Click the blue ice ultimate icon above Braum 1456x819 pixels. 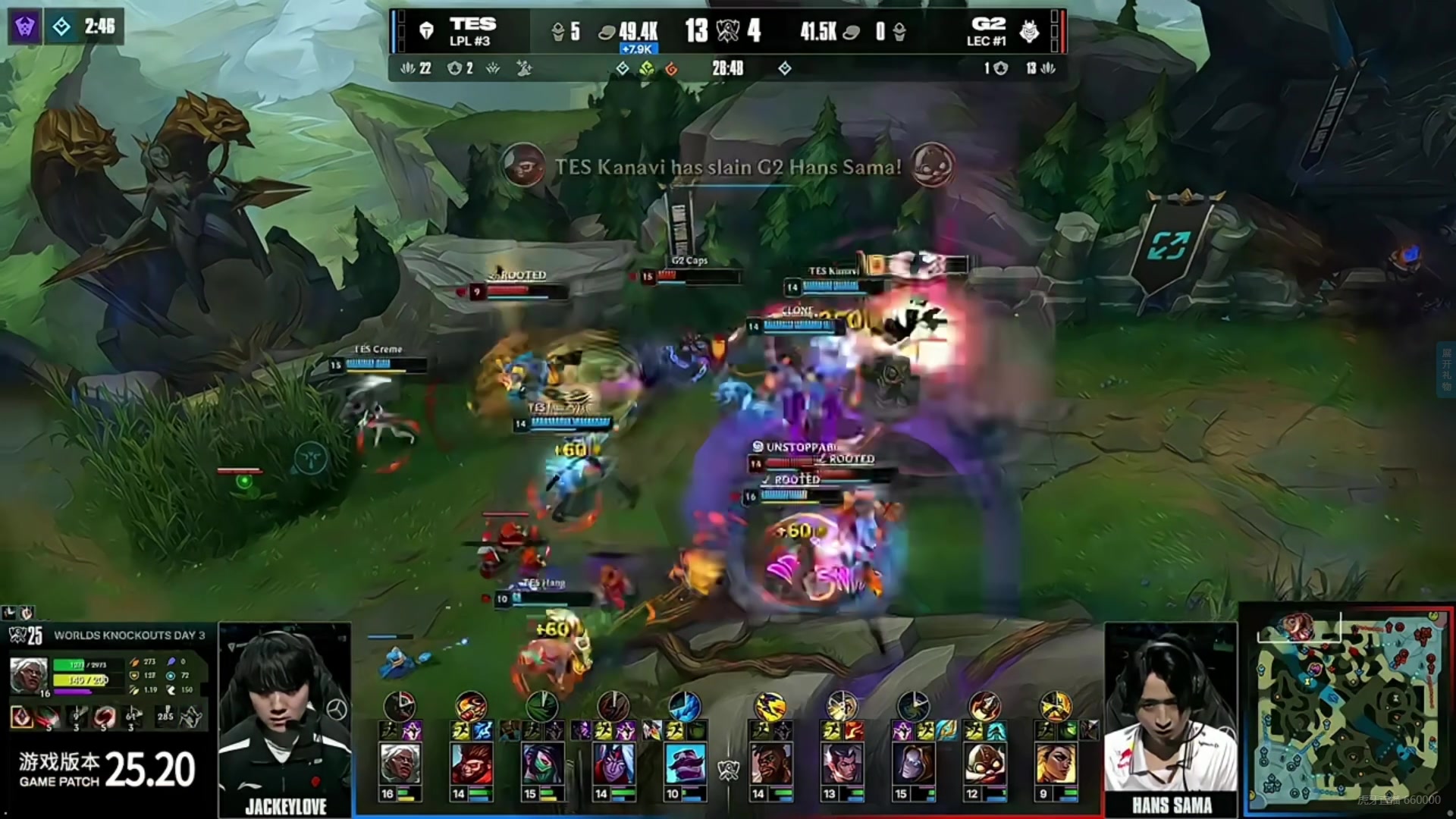[x=685, y=707]
